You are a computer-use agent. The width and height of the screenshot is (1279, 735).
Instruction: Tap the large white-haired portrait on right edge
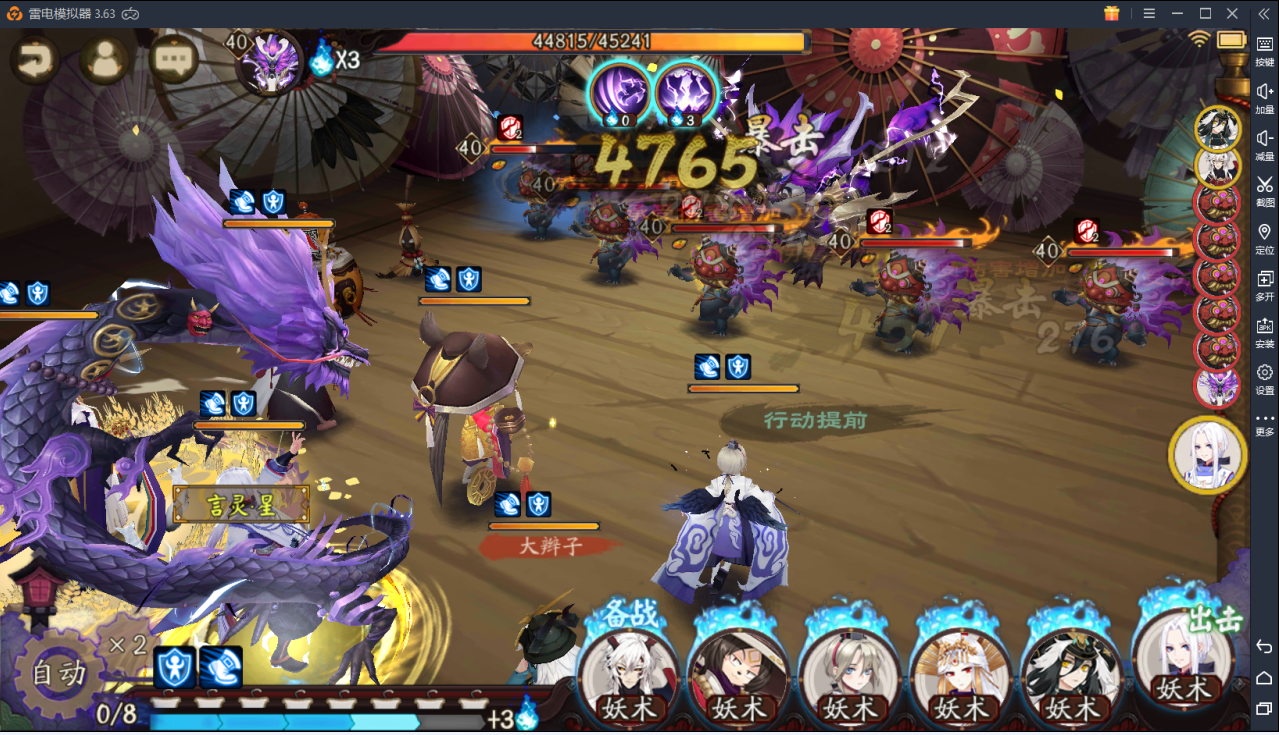point(1207,455)
